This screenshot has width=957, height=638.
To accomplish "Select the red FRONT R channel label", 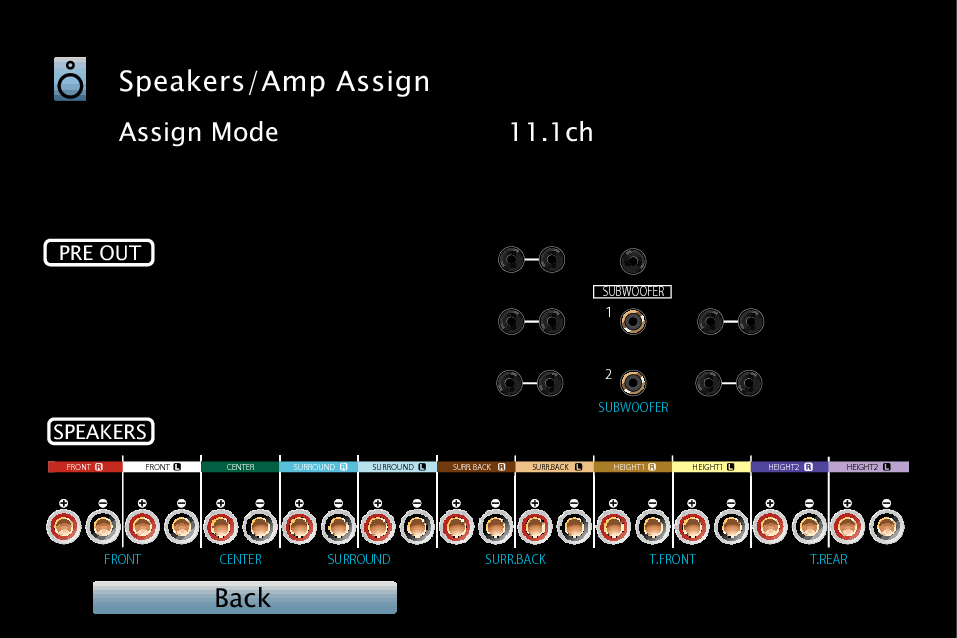I will click(x=85, y=467).
